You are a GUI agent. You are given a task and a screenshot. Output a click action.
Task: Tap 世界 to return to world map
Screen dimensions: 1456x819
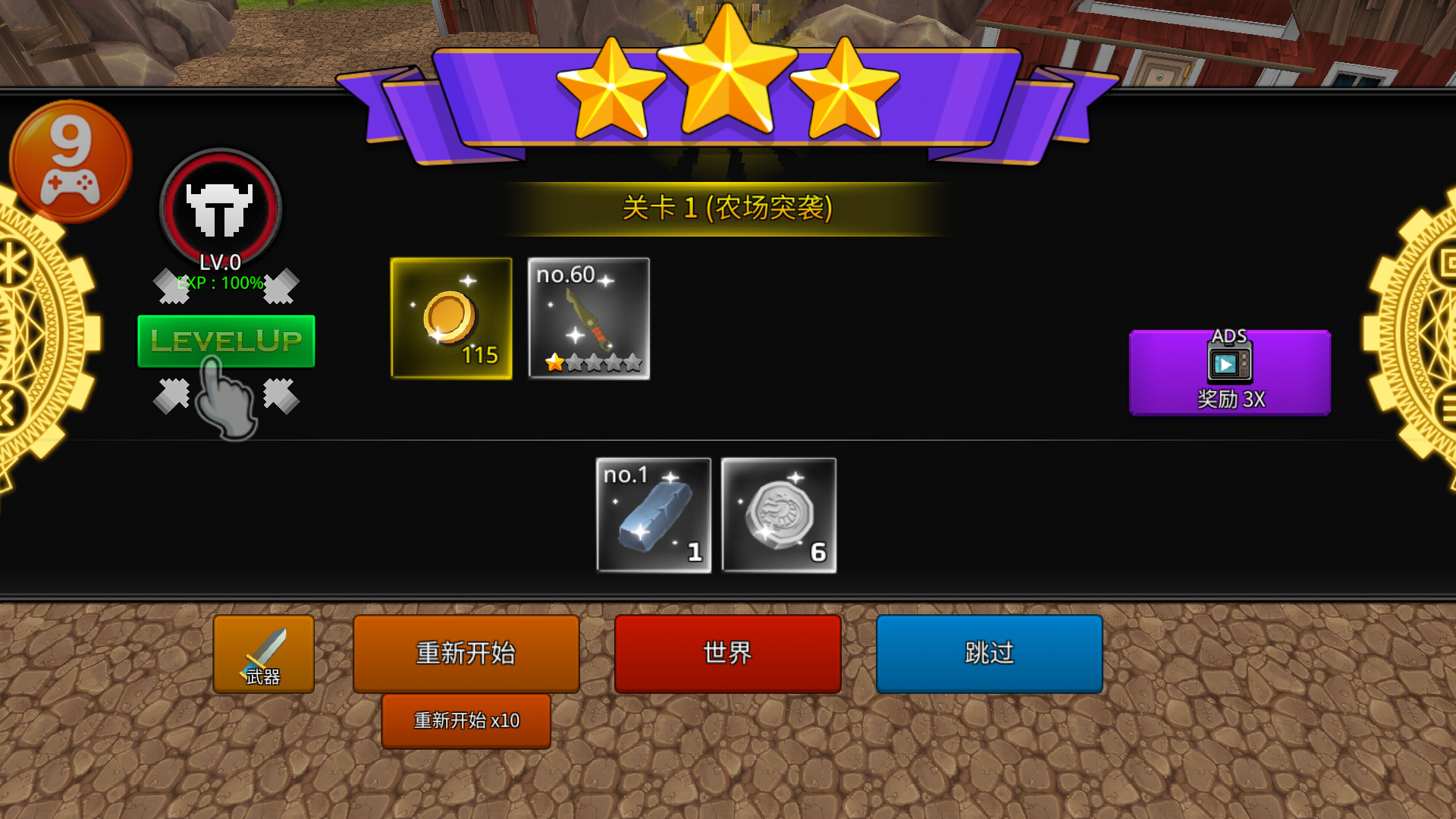pos(726,653)
